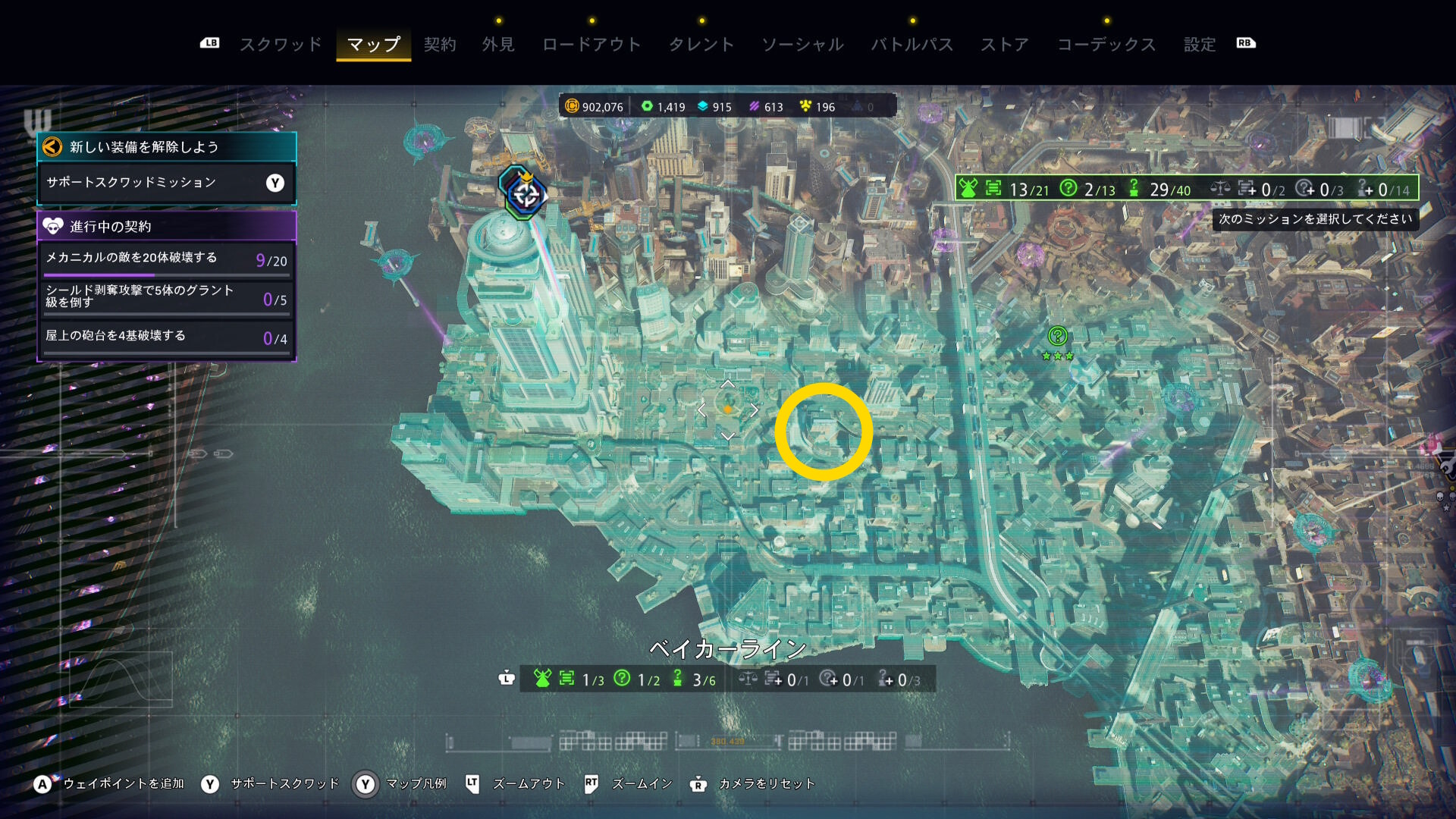Switch to the タレント tab

(701, 45)
